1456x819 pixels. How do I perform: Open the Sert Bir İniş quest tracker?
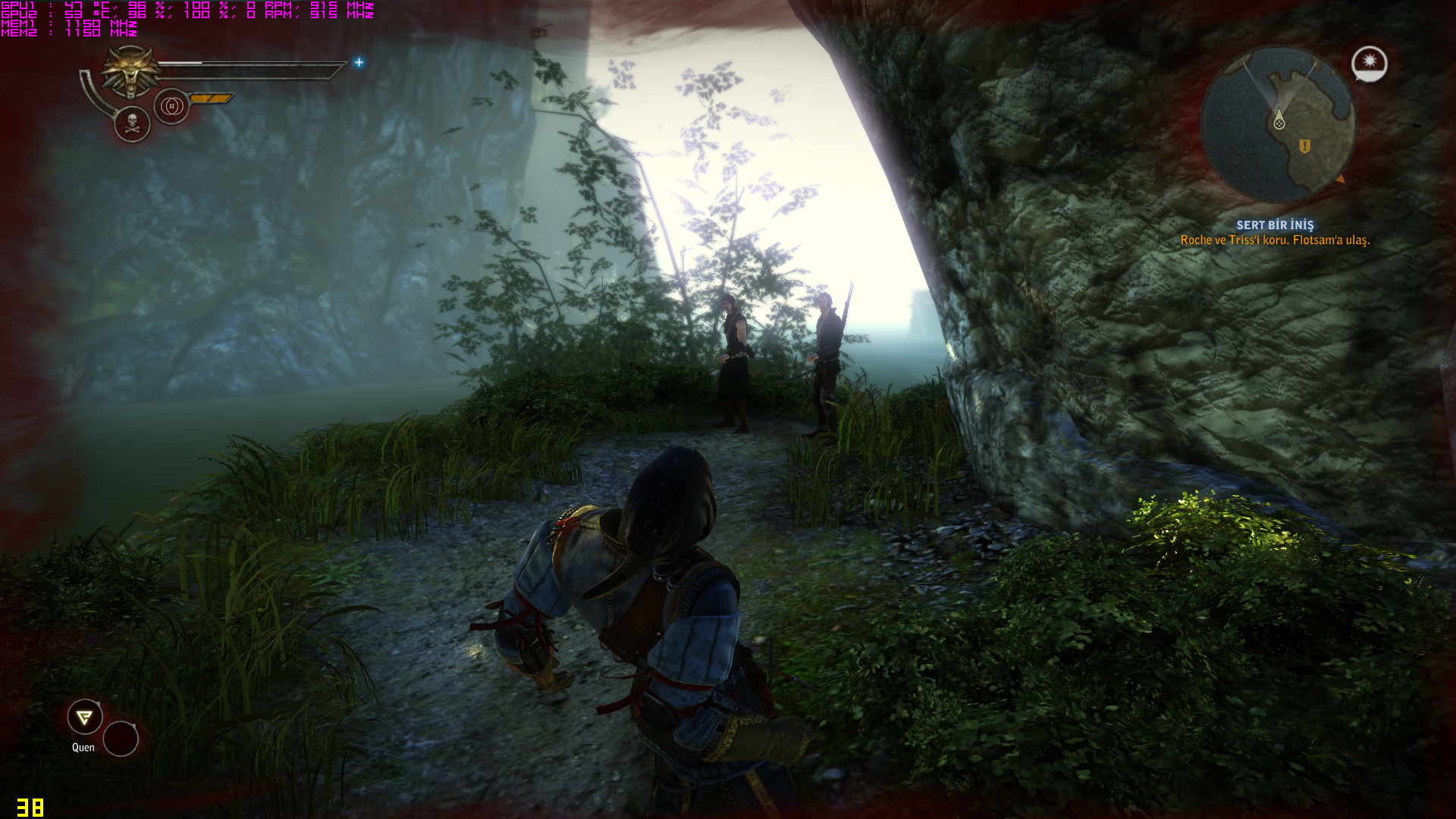(x=1275, y=225)
